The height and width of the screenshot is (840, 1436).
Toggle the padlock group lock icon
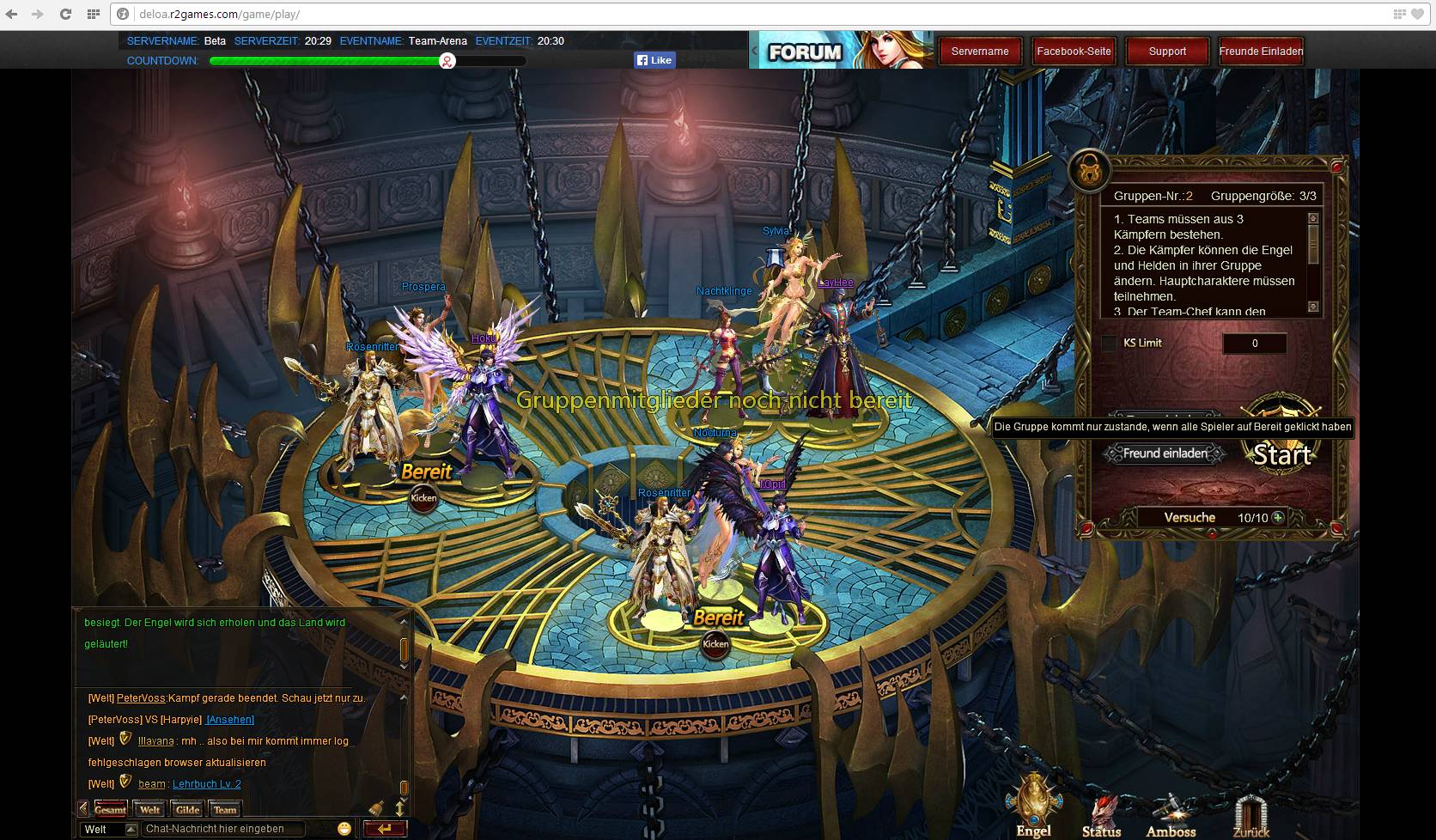(x=1089, y=171)
